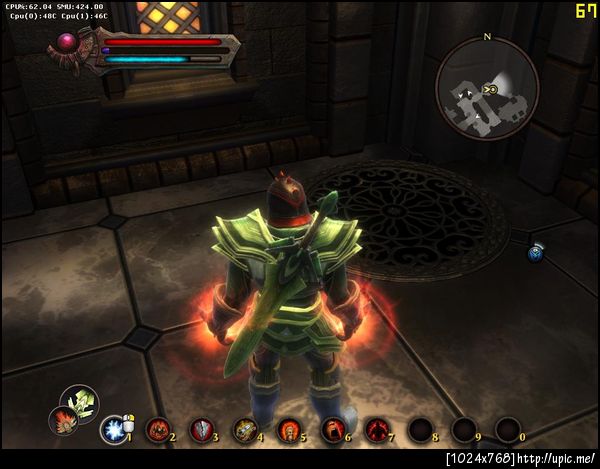This screenshot has height=469, width=600.
Task: Use the red helmet skill in slot 6
Action: click(x=333, y=430)
